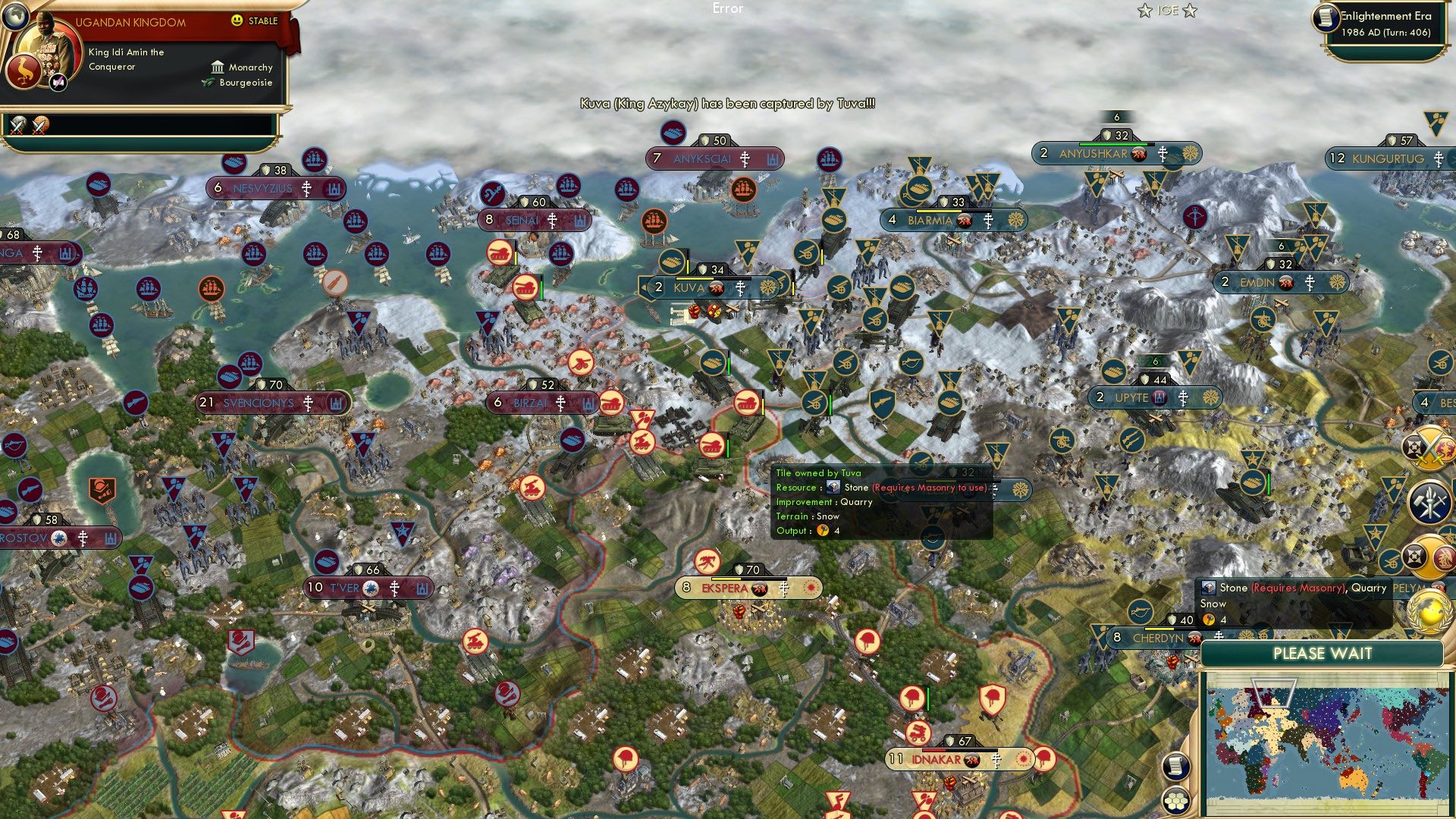
Task: Select the red Ugandan crane civilization emblem
Action: point(24,71)
